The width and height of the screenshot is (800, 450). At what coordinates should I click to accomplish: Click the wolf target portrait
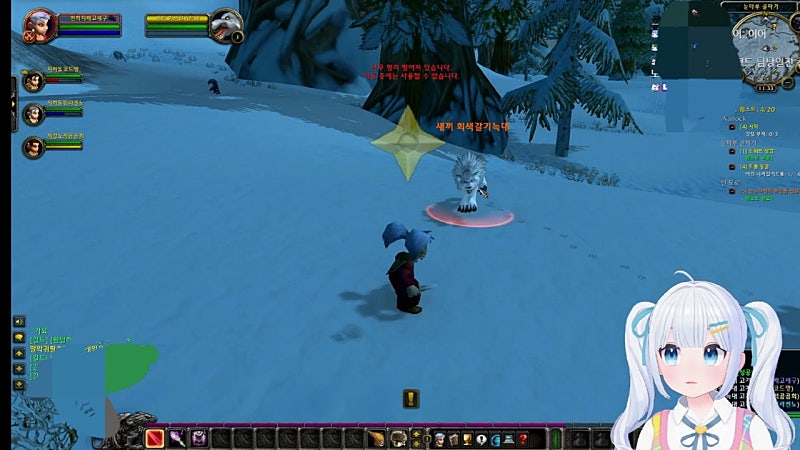tap(226, 24)
